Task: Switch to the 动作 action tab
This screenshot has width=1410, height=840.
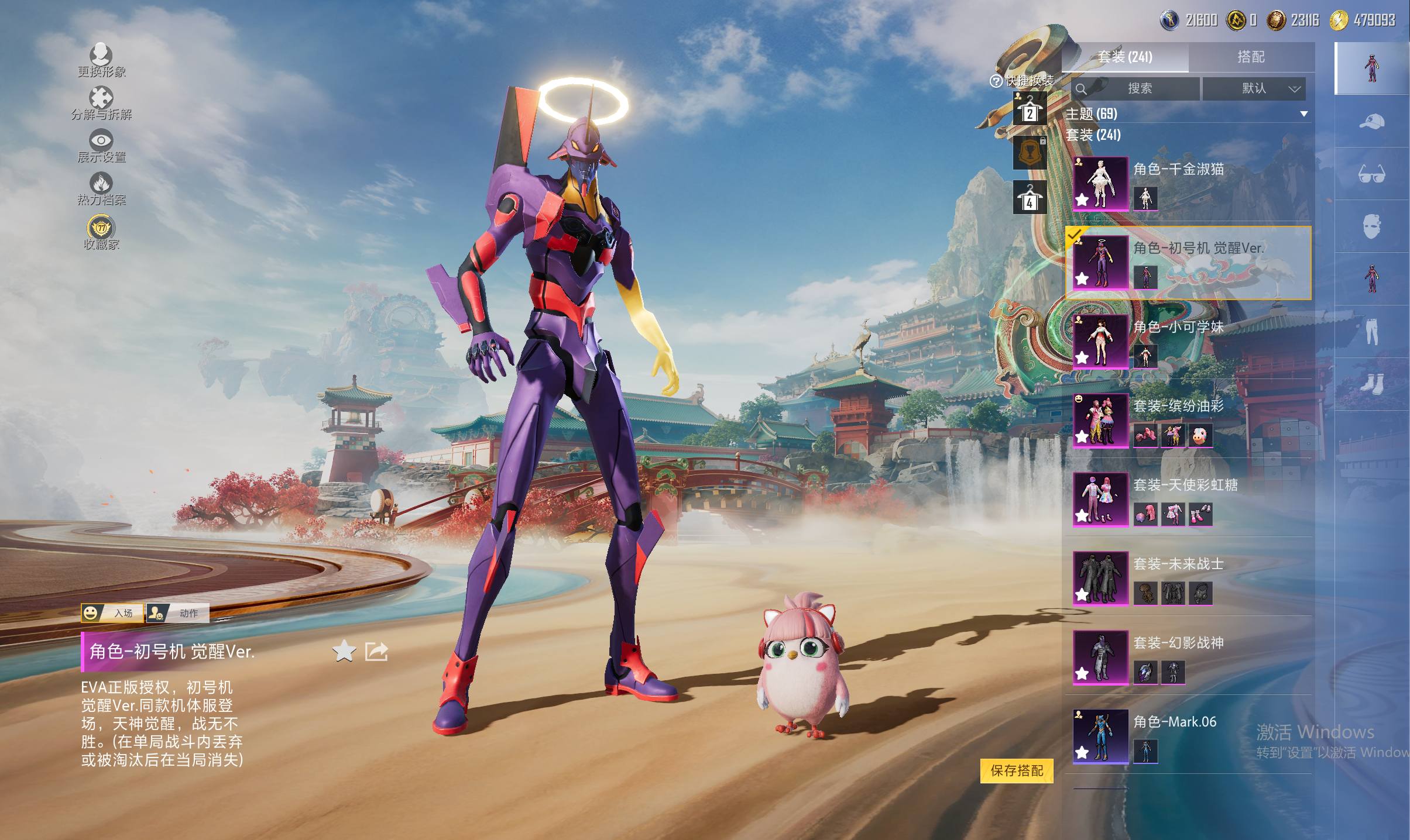Action: tap(178, 612)
